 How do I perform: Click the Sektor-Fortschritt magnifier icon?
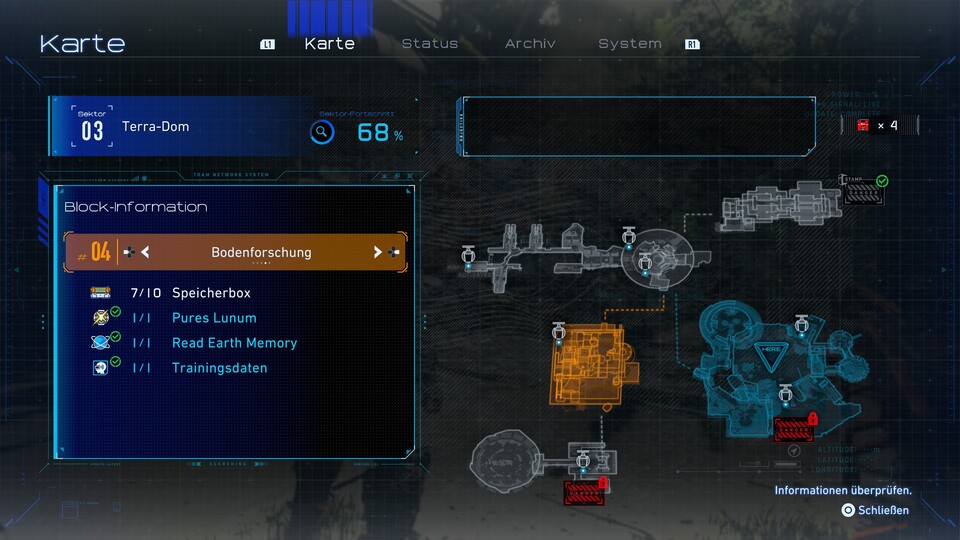pos(321,132)
